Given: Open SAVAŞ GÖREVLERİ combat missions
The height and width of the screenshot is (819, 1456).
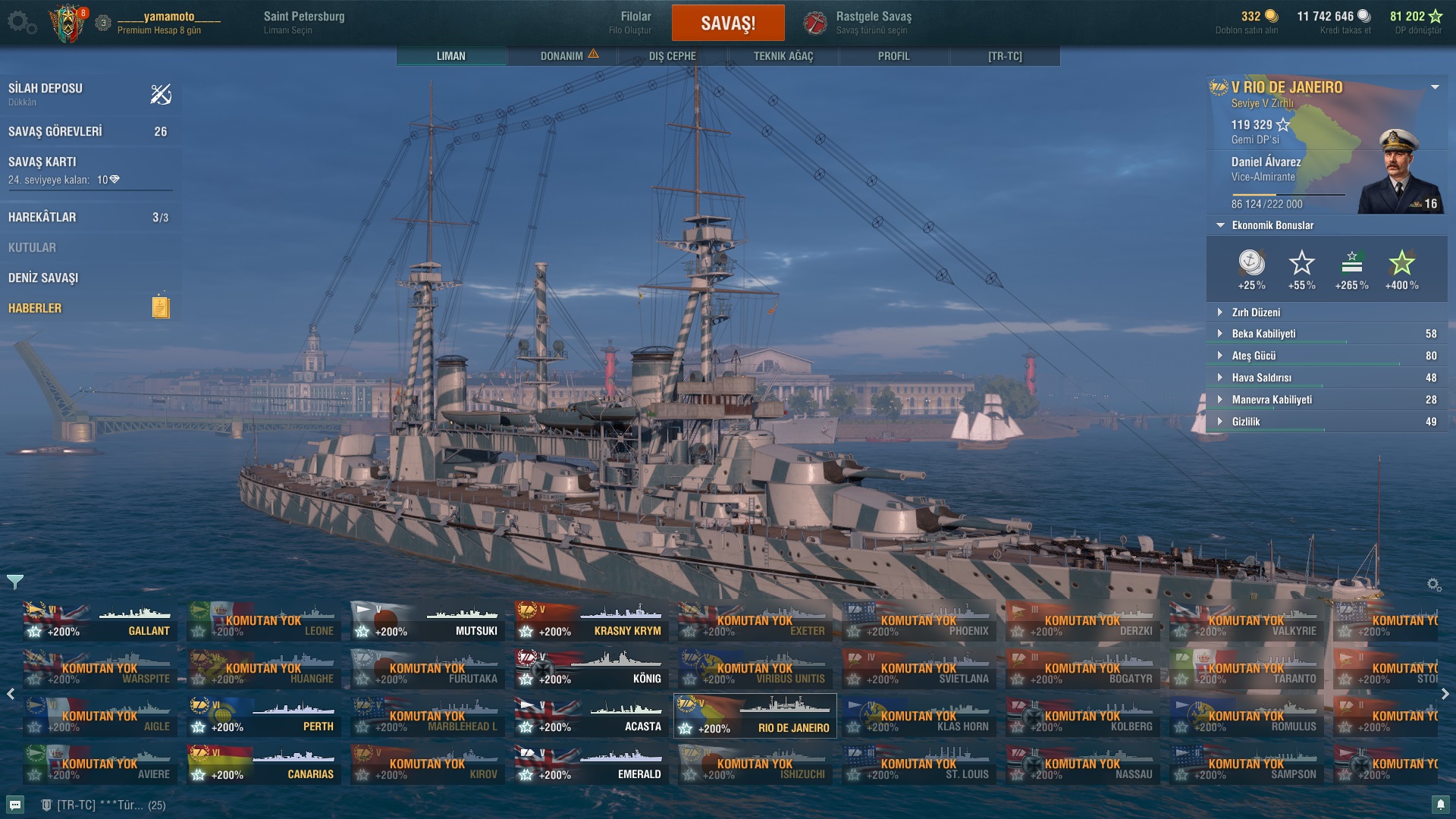Looking at the screenshot, I should coord(55,132).
